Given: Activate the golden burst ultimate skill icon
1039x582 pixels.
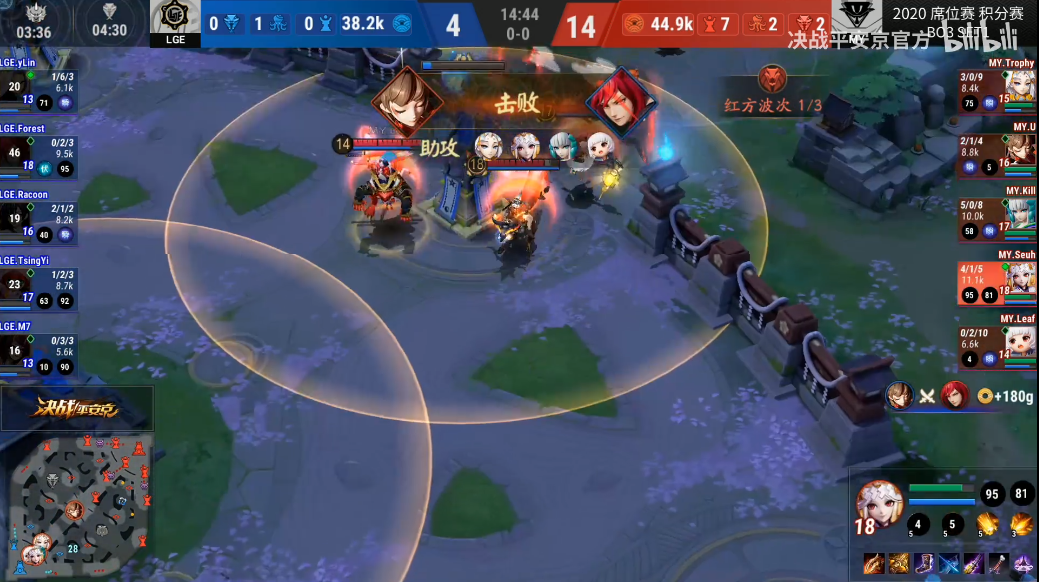Looking at the screenshot, I should [1021, 523].
